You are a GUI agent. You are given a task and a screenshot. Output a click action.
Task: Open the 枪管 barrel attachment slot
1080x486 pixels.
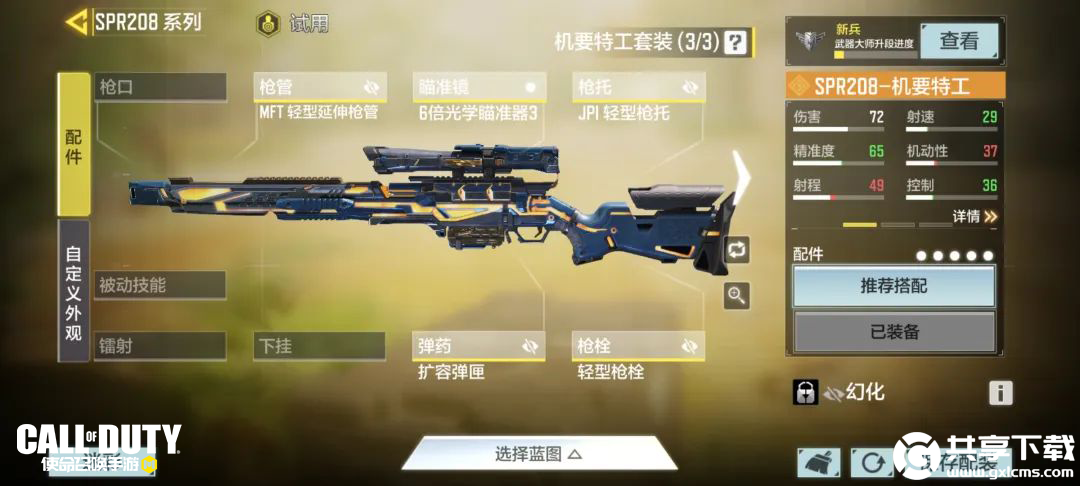coord(319,88)
